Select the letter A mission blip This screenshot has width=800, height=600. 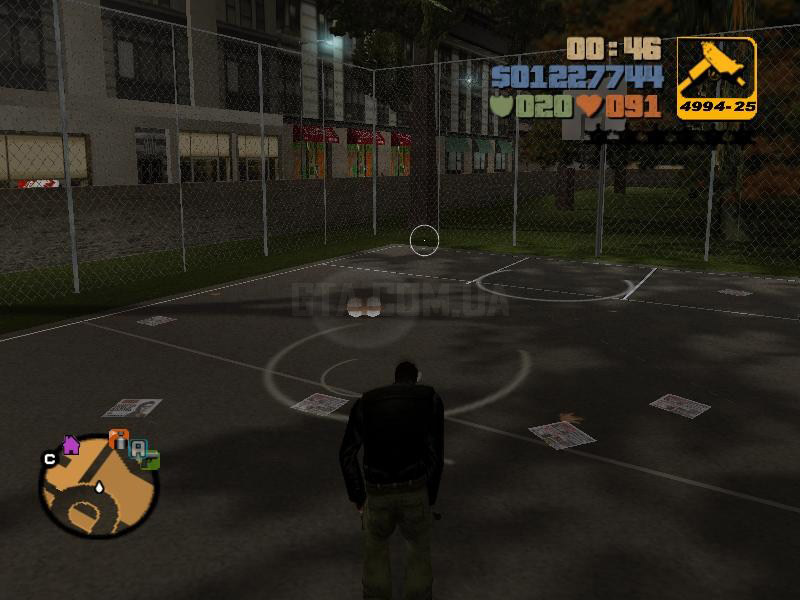click(x=138, y=448)
